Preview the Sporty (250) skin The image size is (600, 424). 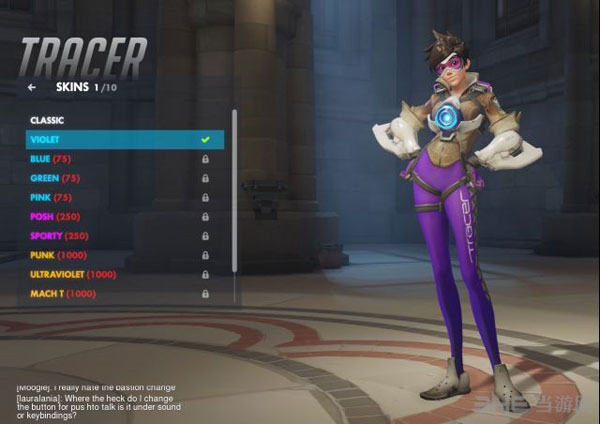[120, 236]
